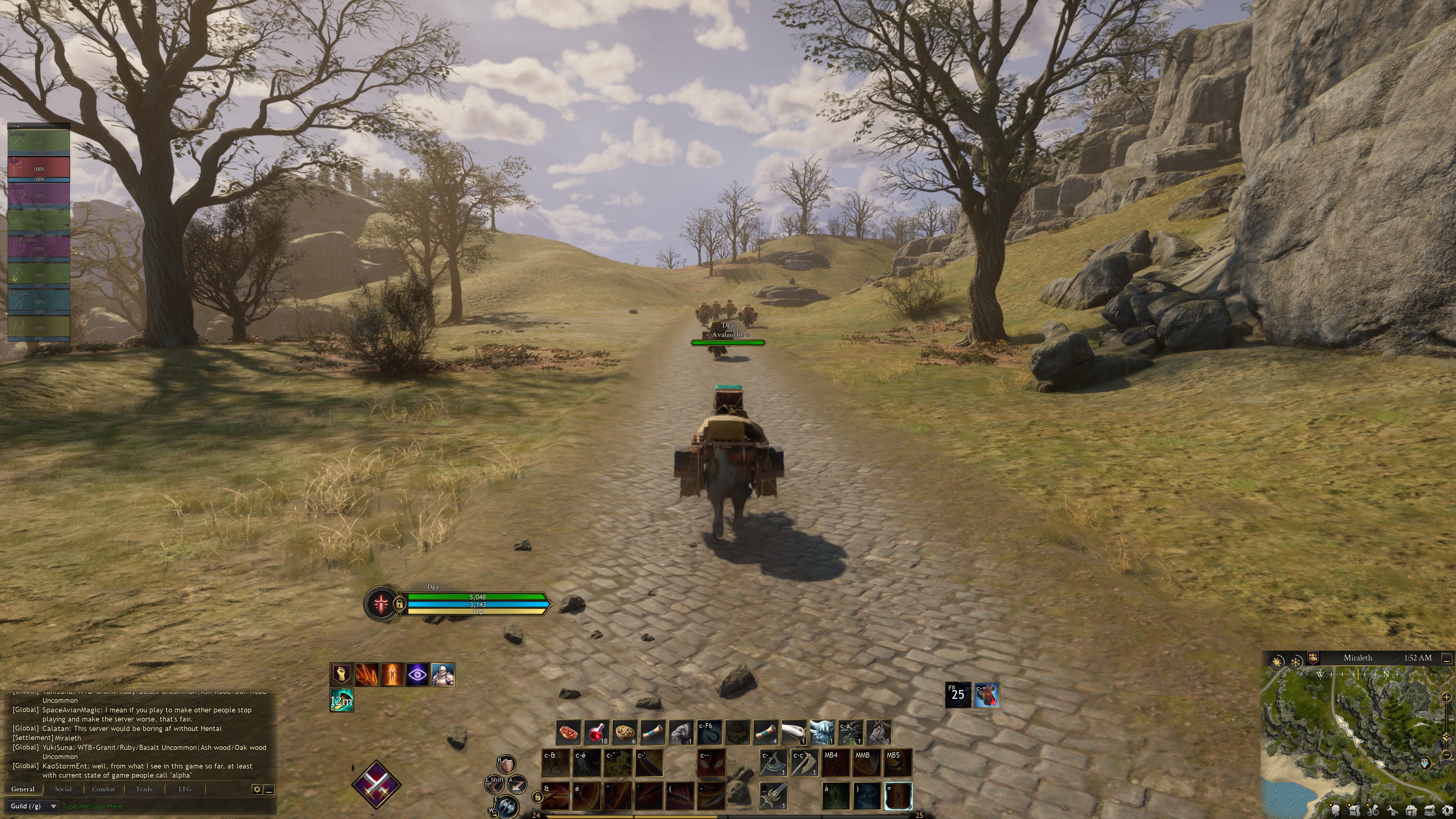Minimize the chat window
Screen dimensions: 1456x819
270,789
